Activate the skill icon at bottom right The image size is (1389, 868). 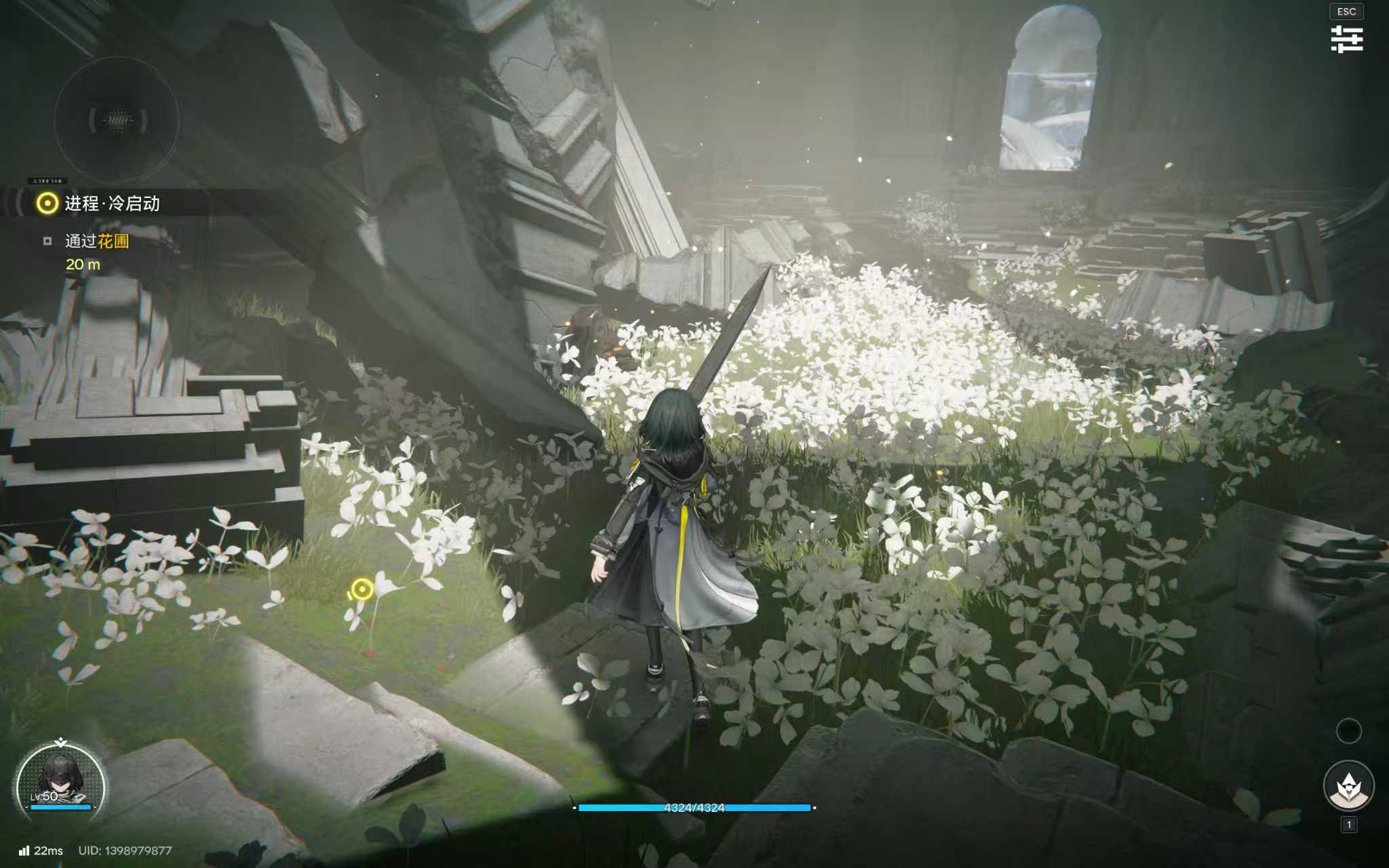(1348, 786)
